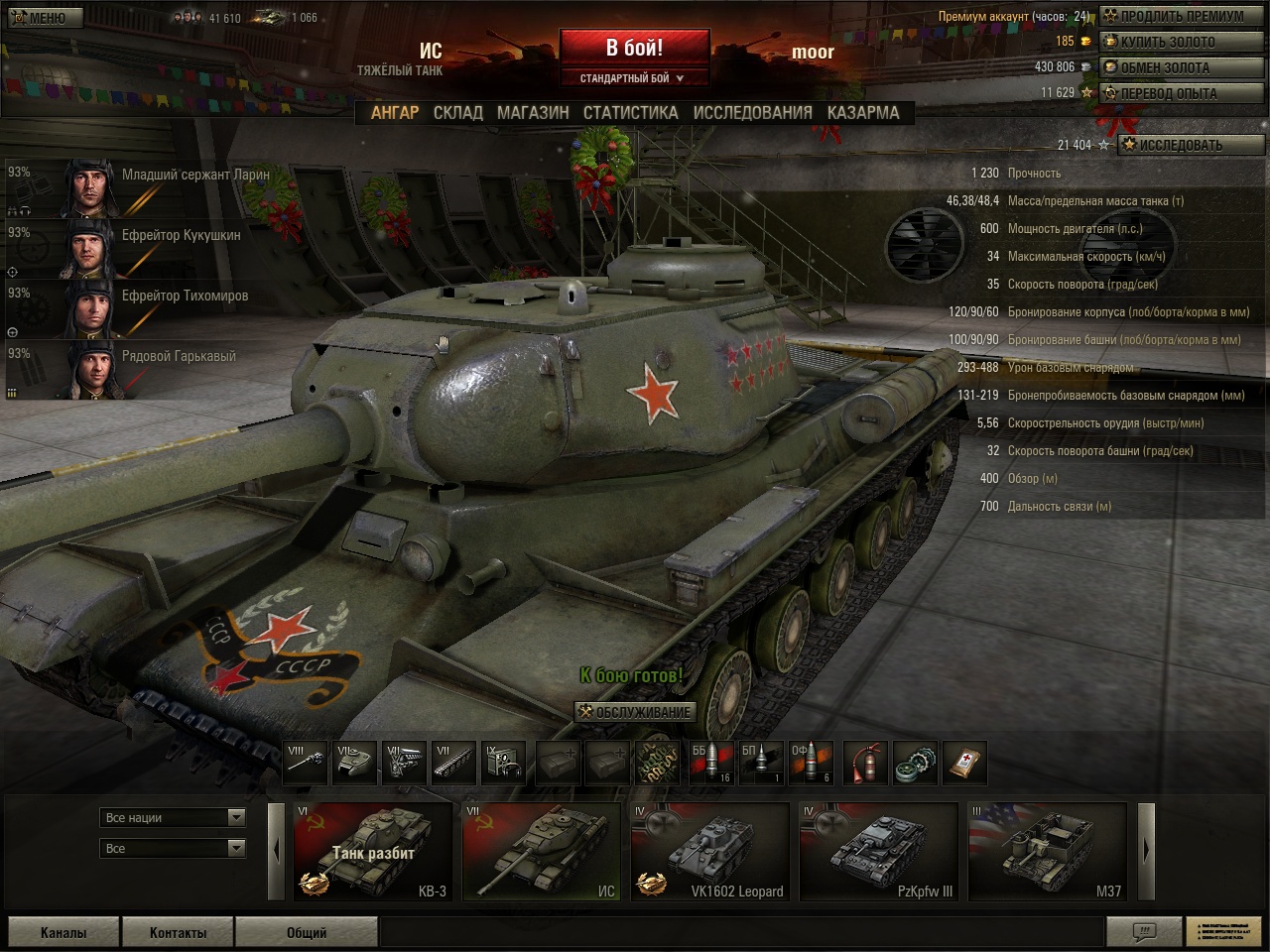Go to the ИССЛЕДОВАНИЯ tab
Screen dimensions: 1270x952
pos(752,113)
